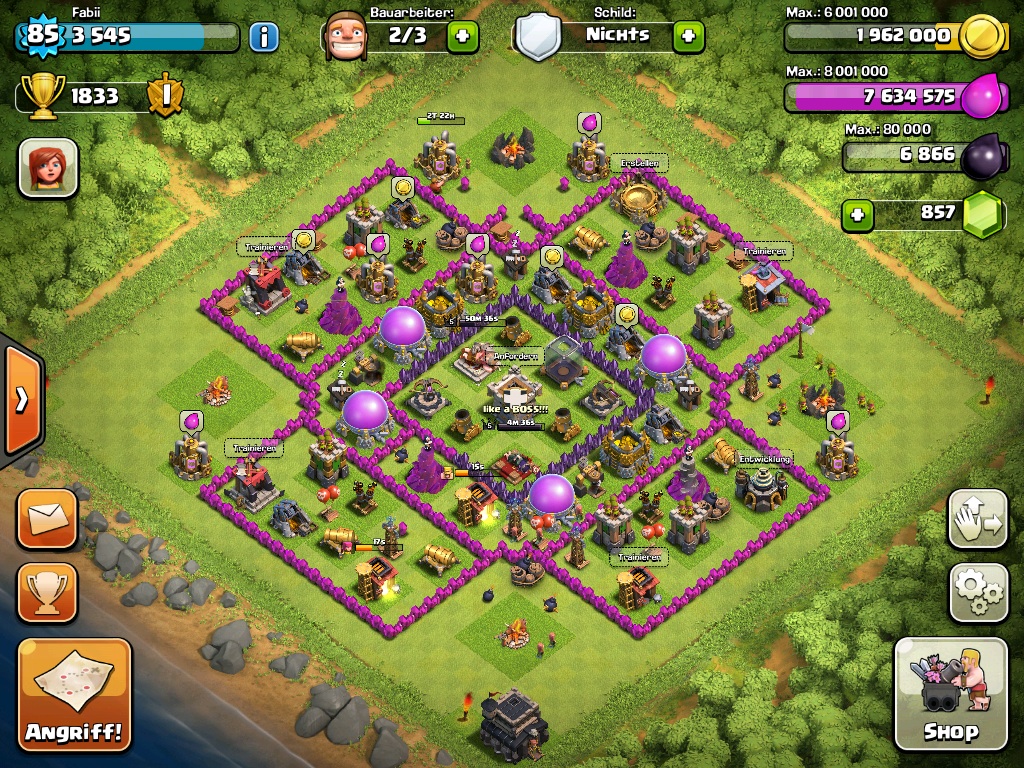1024x768 pixels.
Task: Buy a shield with the green plus
Action: [x=688, y=37]
